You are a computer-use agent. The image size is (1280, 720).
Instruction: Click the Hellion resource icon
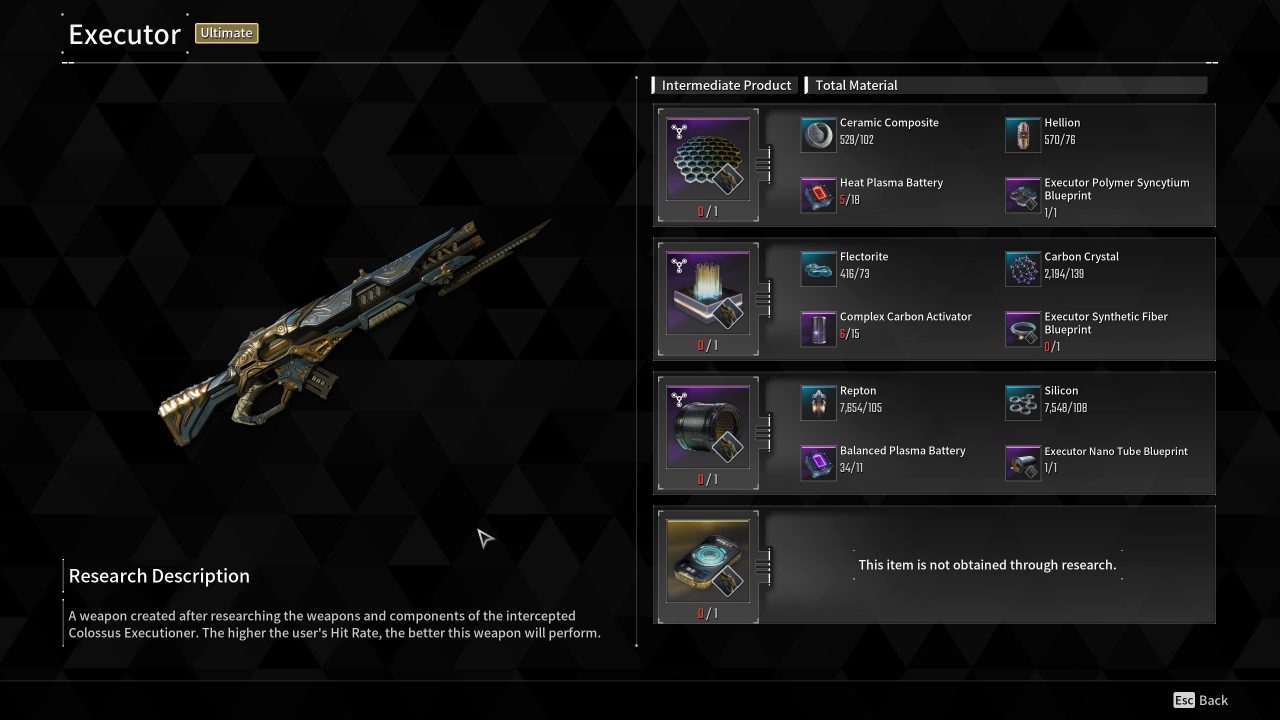[1022, 133]
